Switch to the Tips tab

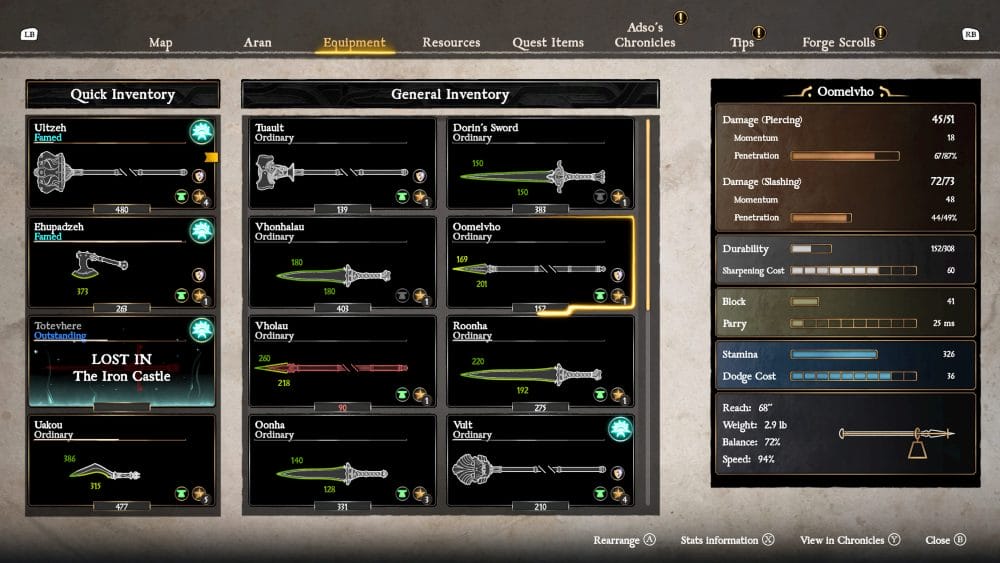742,43
